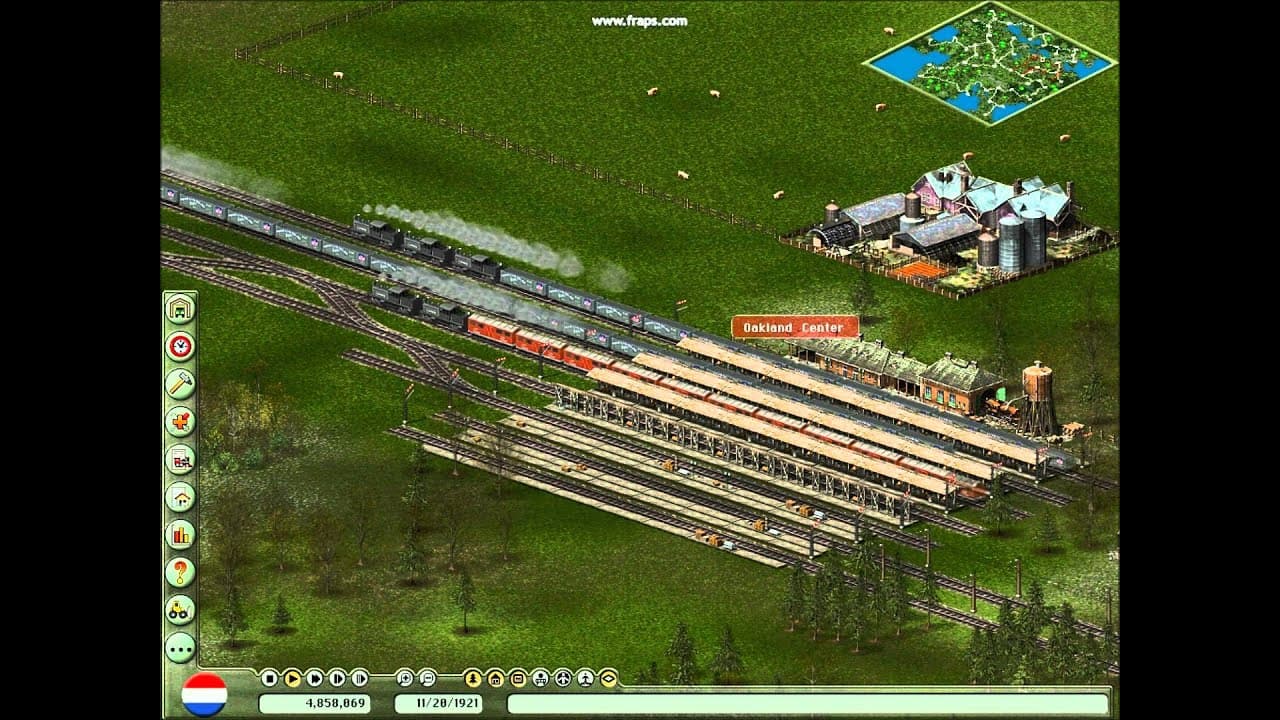Open the clock/time settings icon

[180, 348]
